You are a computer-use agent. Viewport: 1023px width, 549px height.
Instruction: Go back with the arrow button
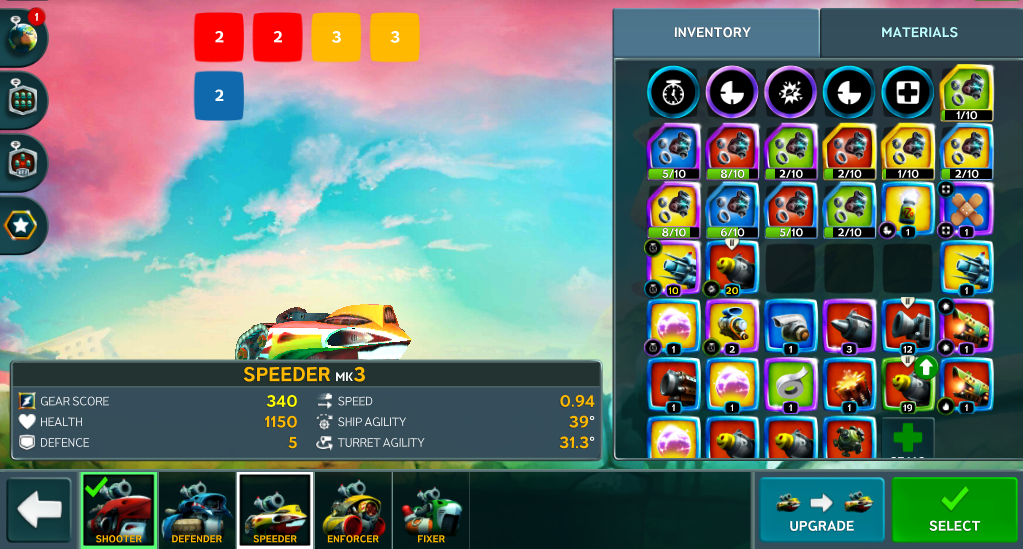pos(40,509)
